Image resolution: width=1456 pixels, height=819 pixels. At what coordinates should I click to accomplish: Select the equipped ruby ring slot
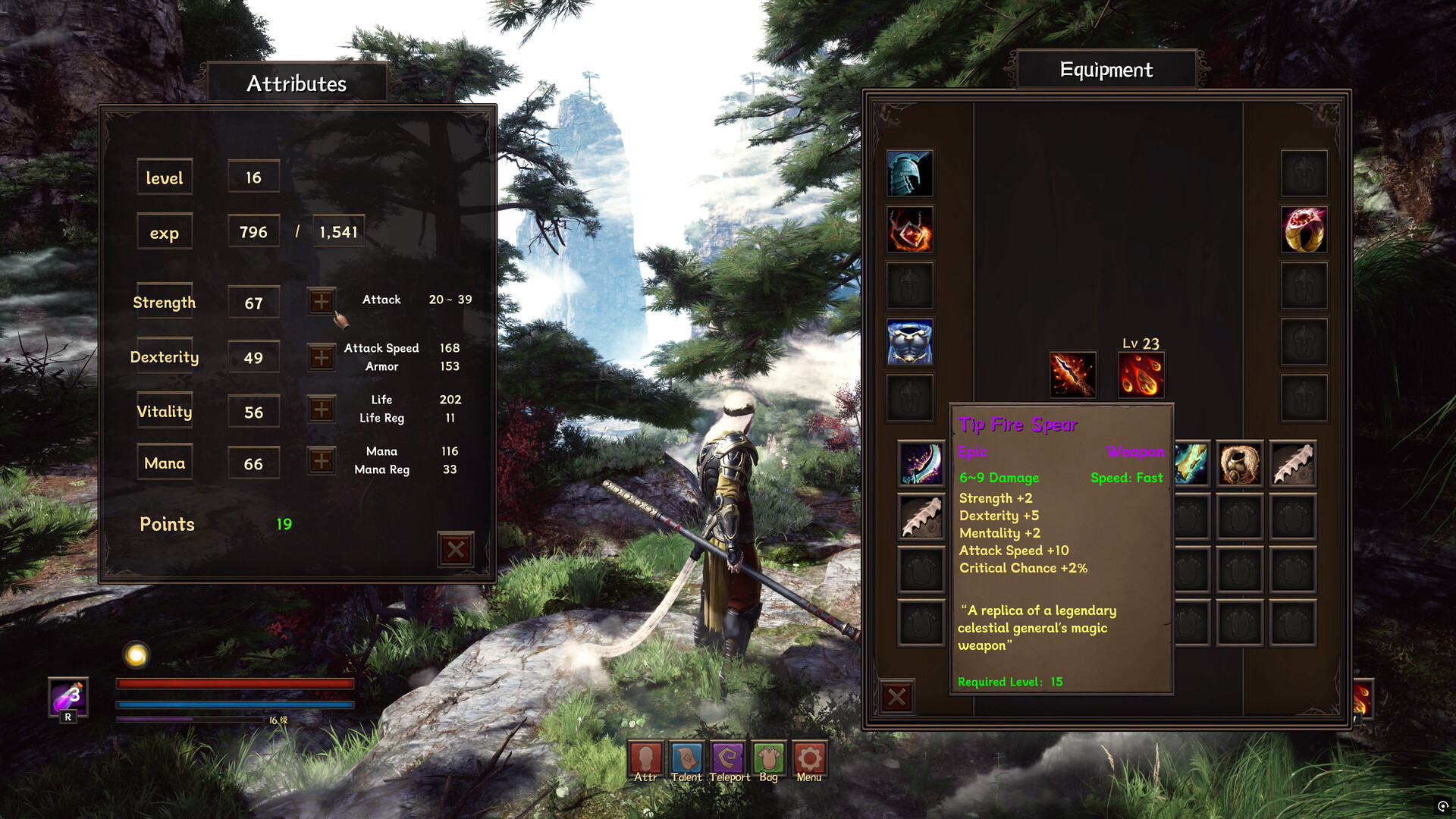[x=1304, y=230]
